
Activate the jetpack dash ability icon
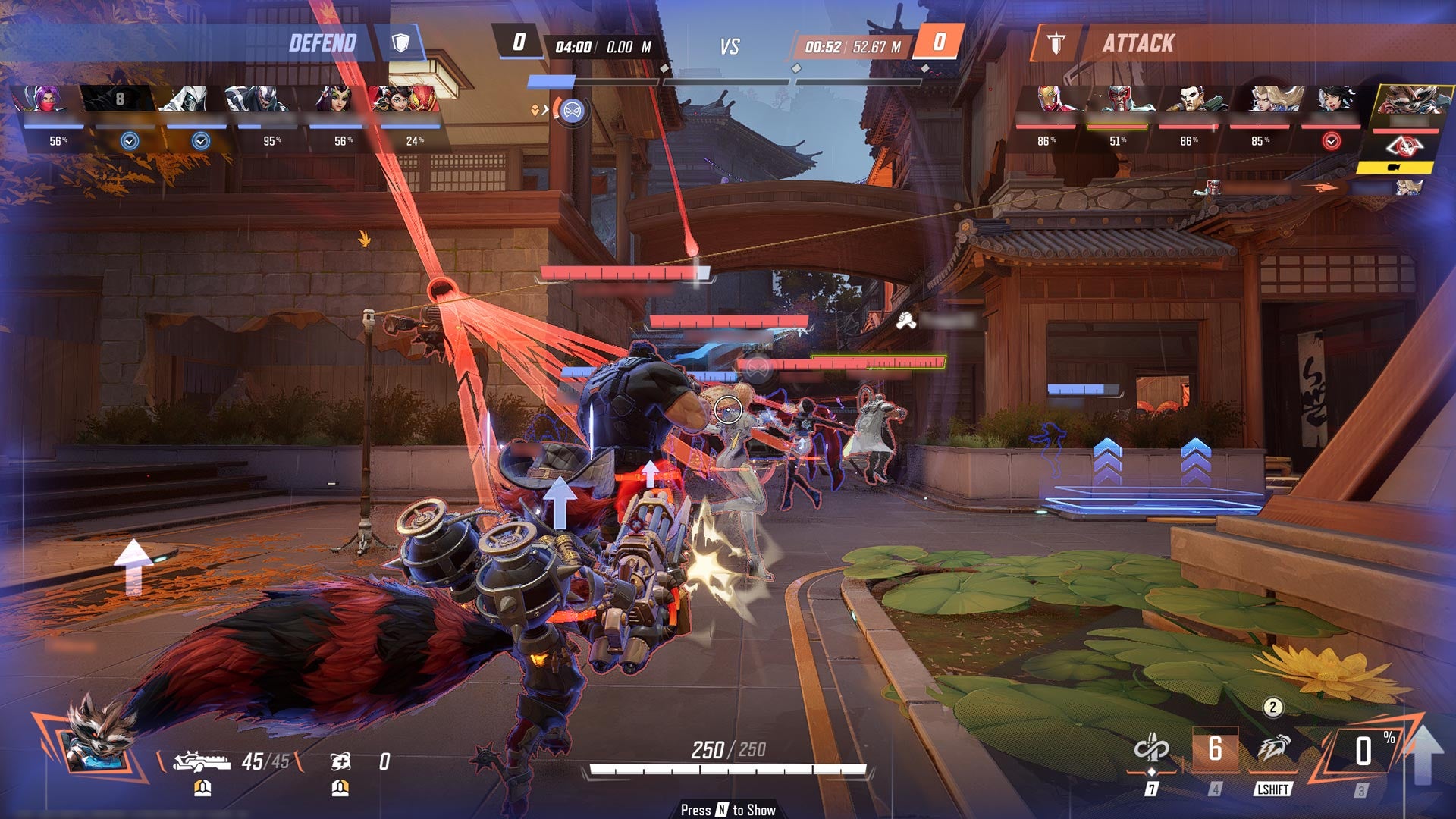click(x=1273, y=750)
